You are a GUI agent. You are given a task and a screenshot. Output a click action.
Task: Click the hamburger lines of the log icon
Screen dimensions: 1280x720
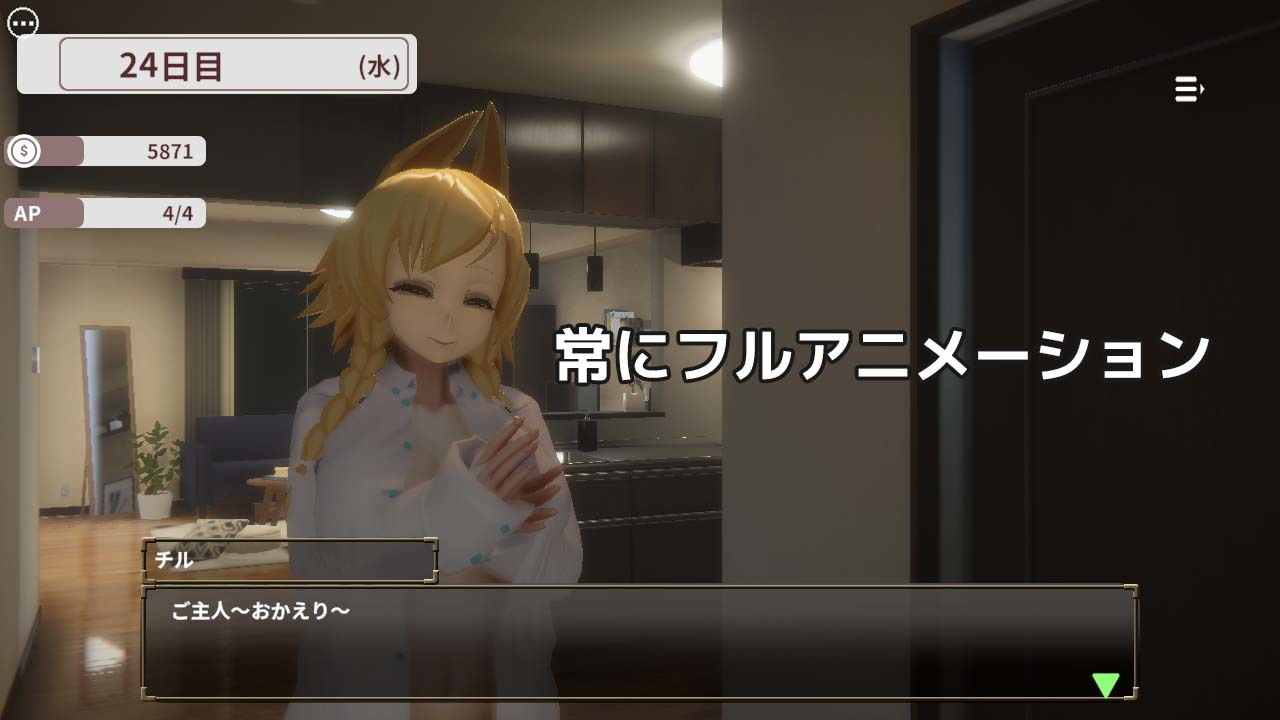(1185, 88)
